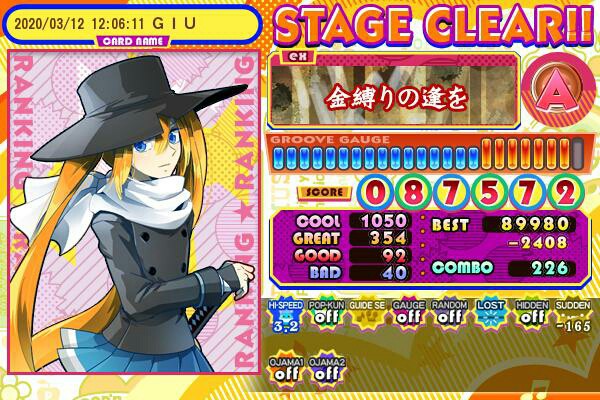Click the GUIDE SE option icon
The width and height of the screenshot is (600, 400).
tap(366, 319)
